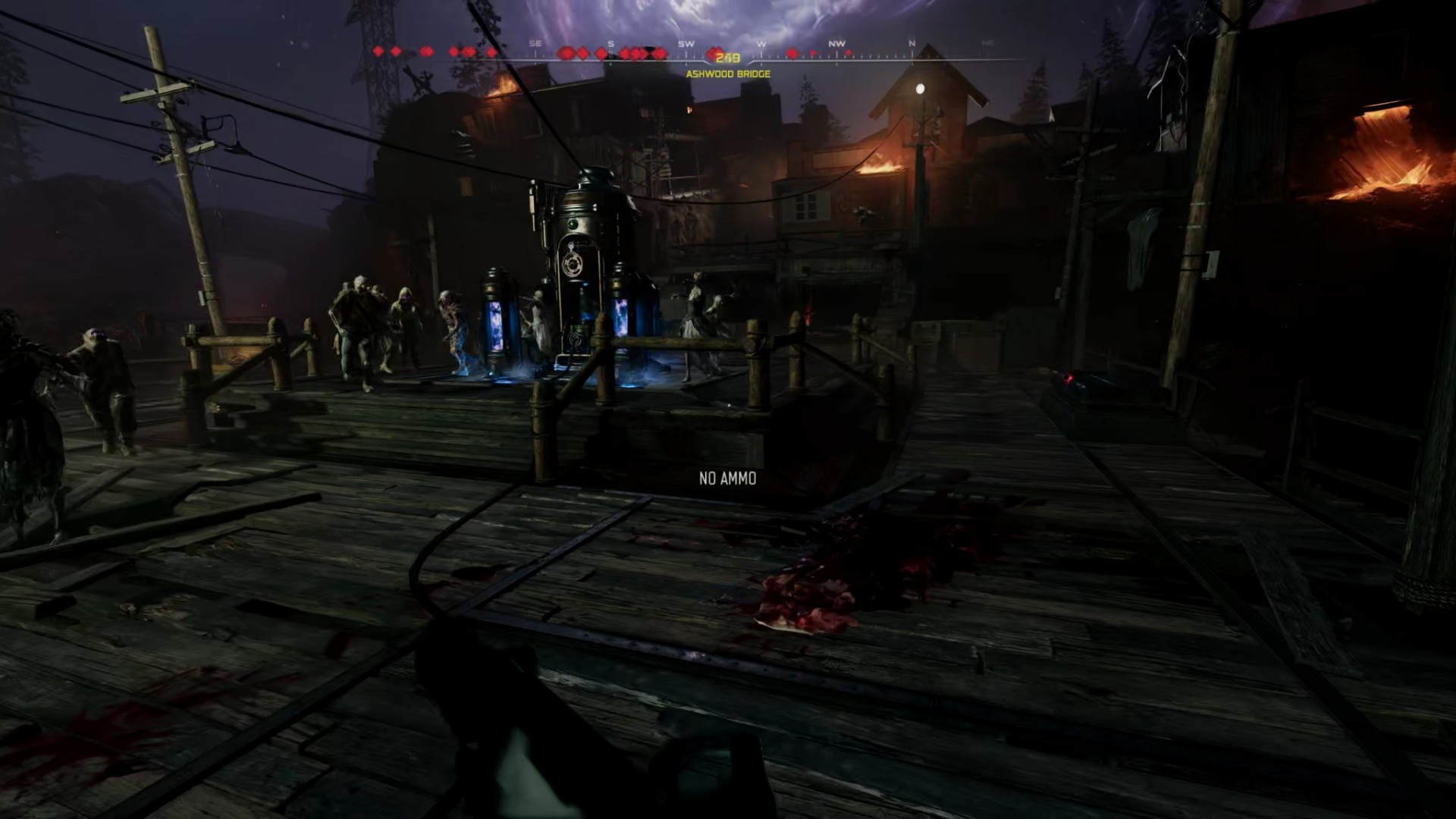Click the S letter on the compass HUD
Viewport: 1456px width, 819px height.
[x=610, y=44]
